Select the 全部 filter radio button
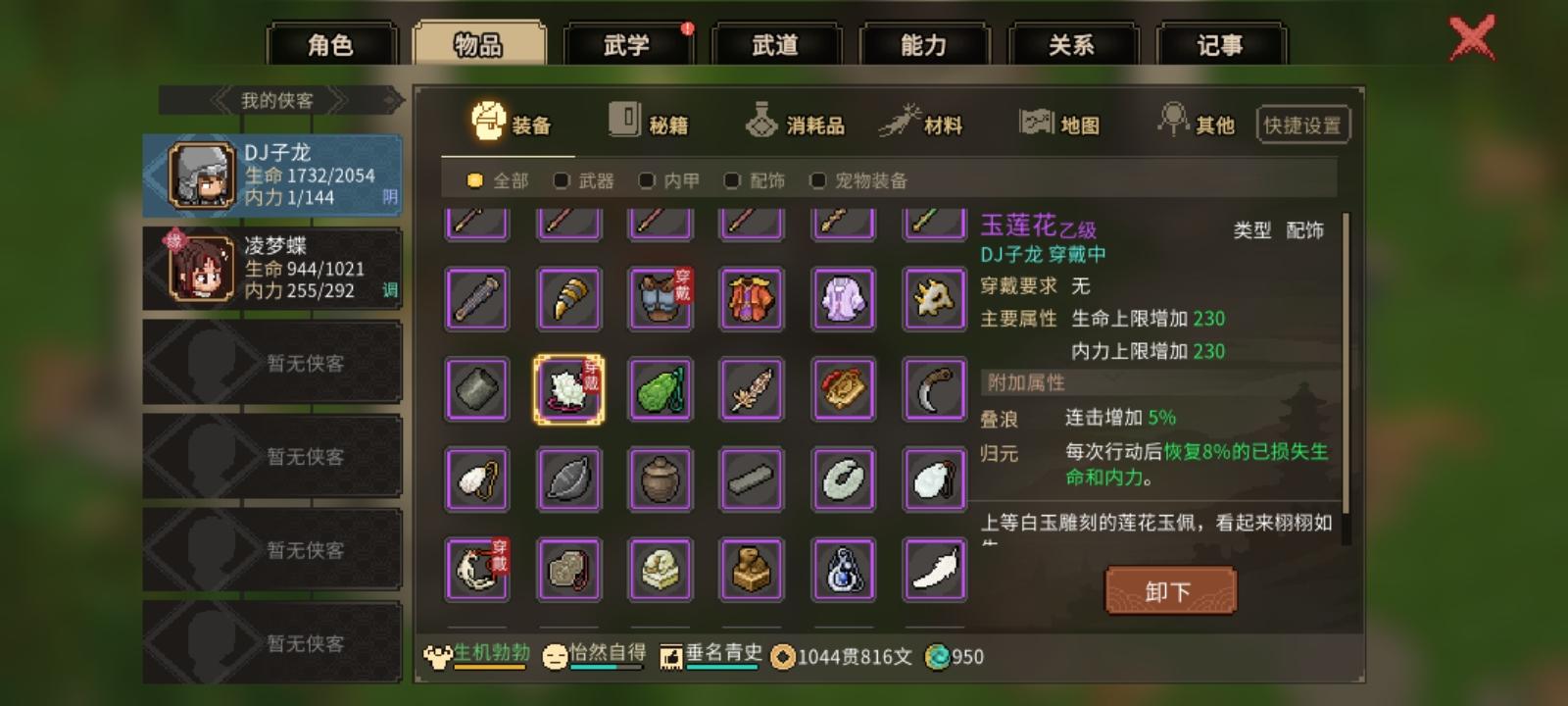Viewport: 1568px width, 706px height. [474, 180]
